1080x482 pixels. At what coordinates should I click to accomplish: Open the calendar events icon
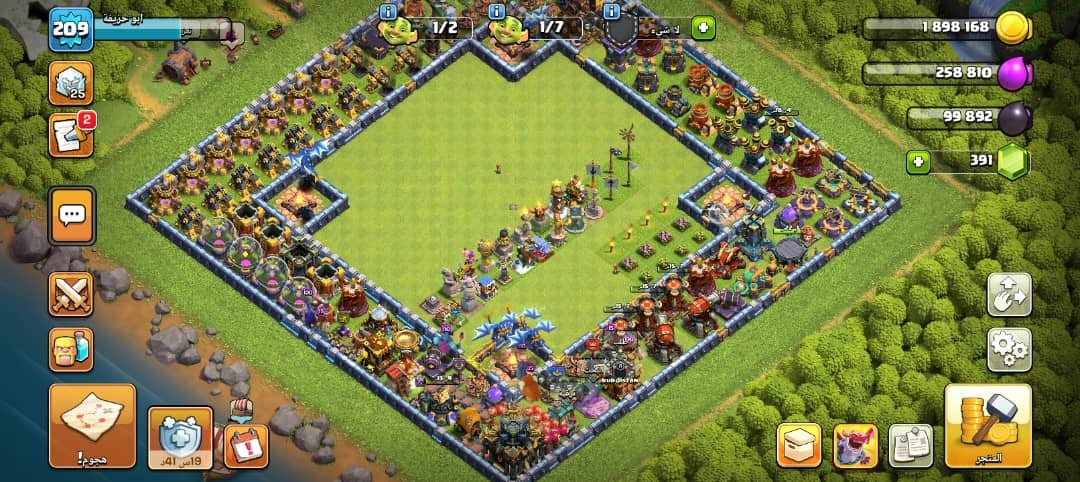[244, 446]
